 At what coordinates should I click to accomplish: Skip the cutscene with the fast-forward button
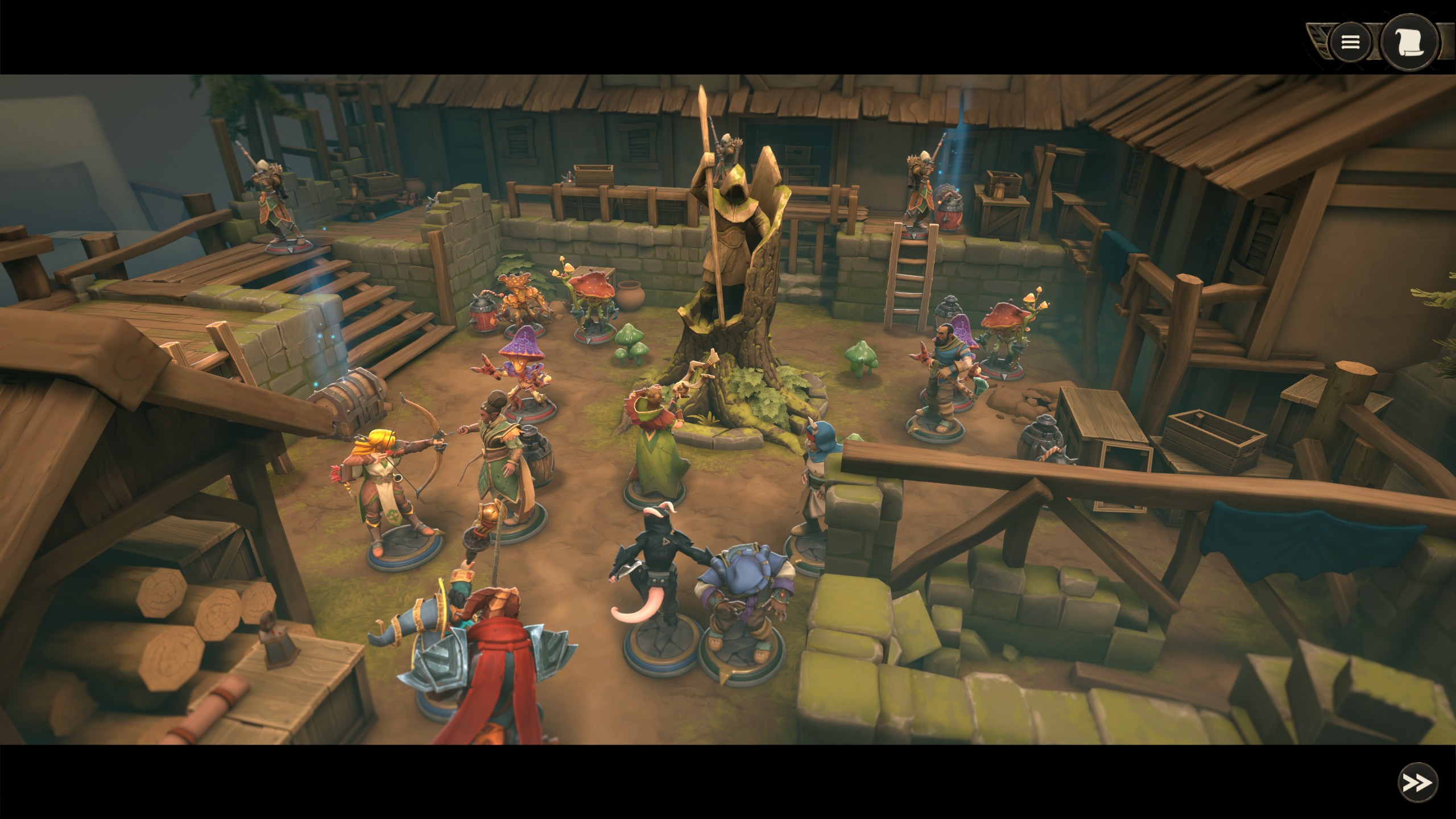point(1417,783)
